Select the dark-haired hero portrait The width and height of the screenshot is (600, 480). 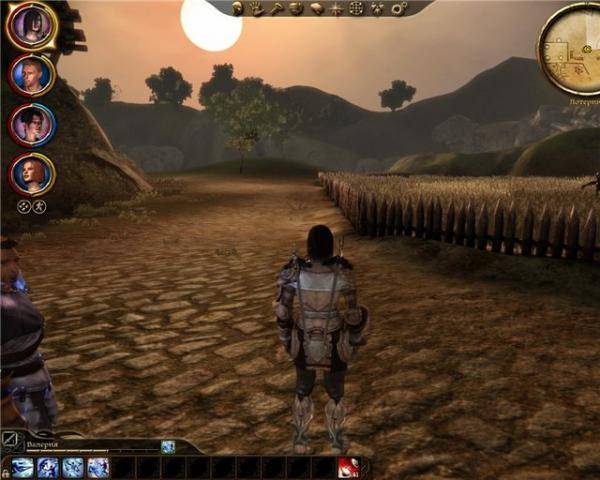pos(31,25)
